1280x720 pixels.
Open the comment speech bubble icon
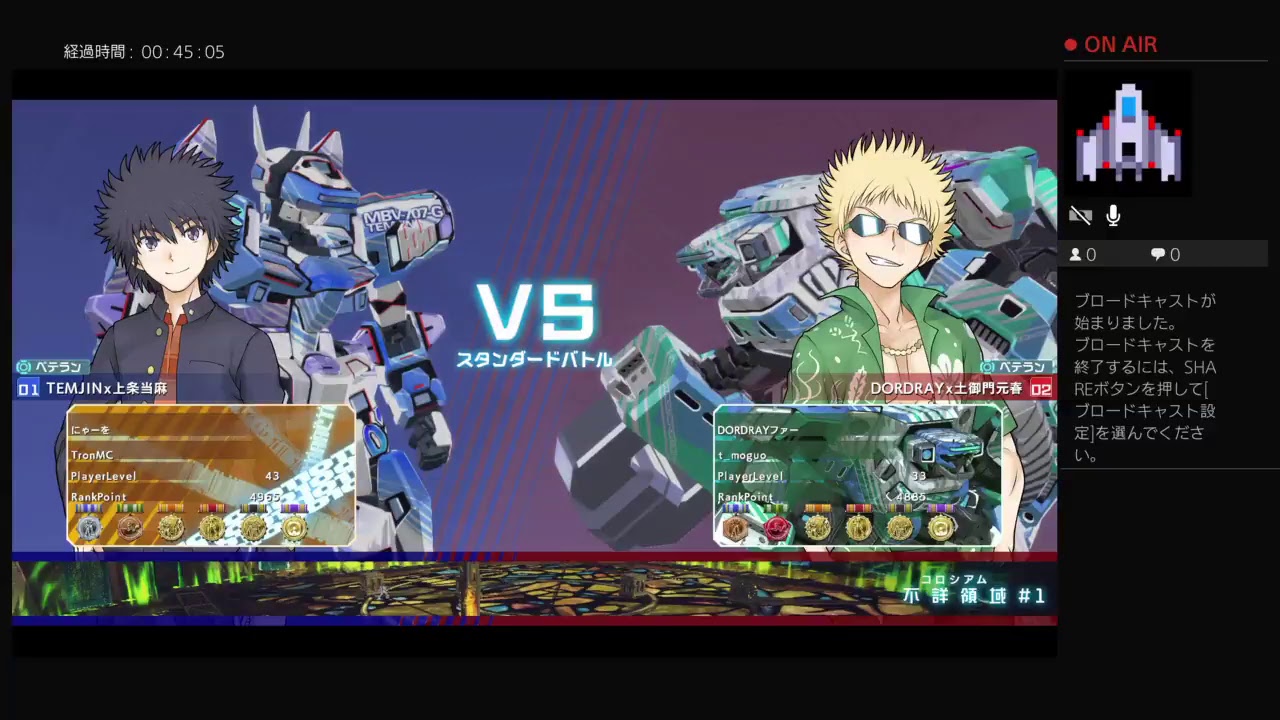[1158, 254]
